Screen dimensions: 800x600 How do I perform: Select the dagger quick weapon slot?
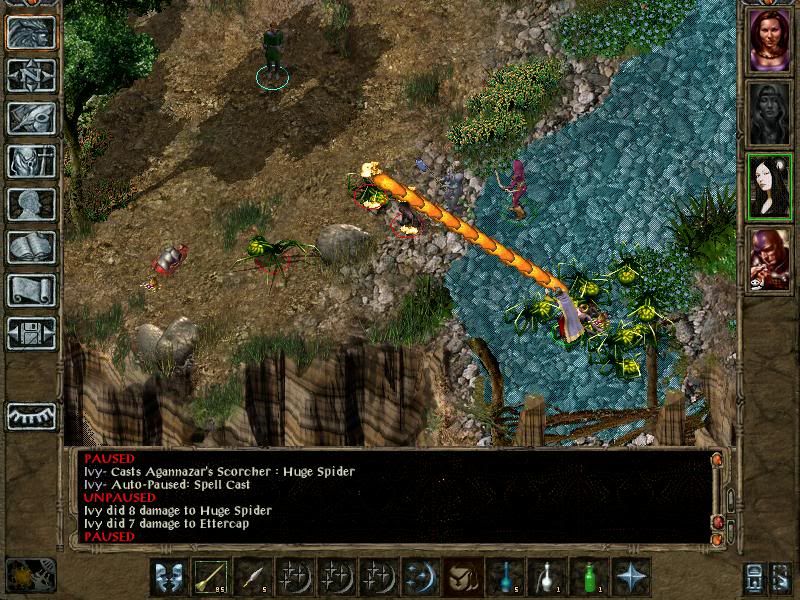(x=251, y=577)
